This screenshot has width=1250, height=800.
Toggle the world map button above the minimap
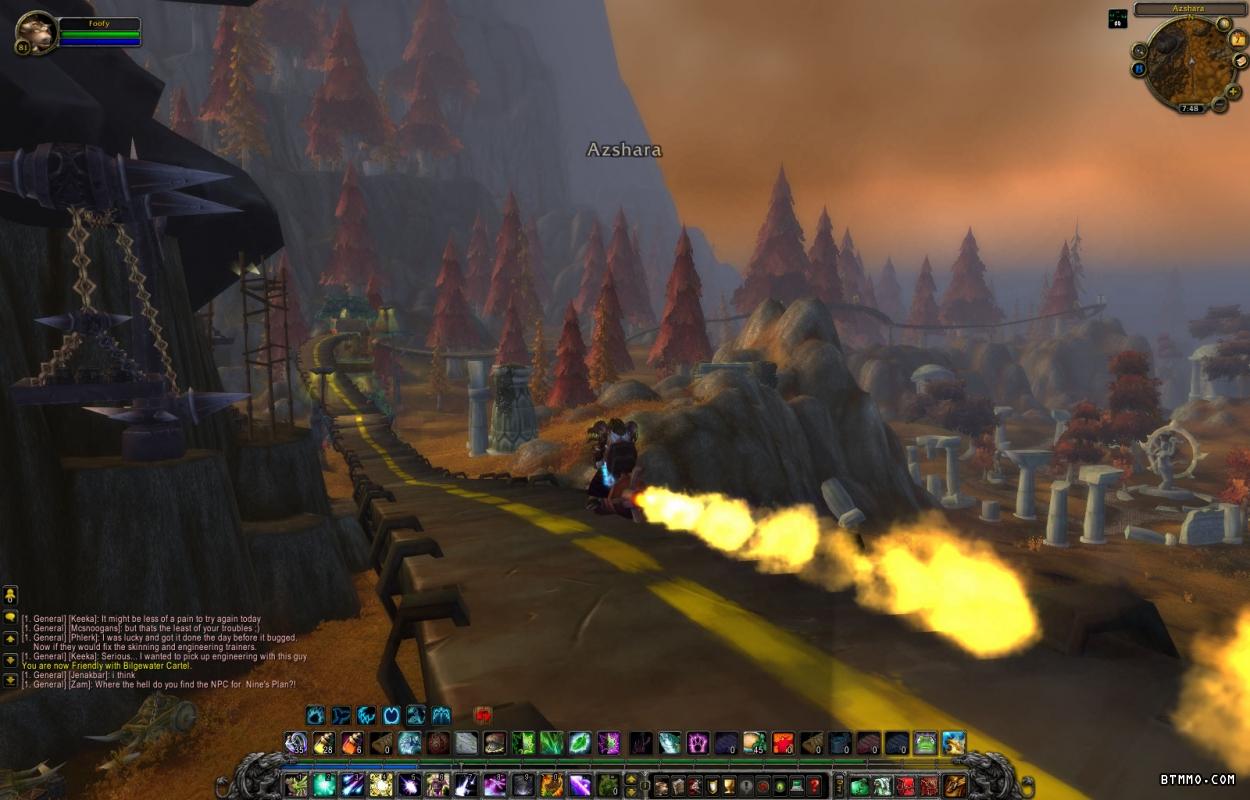[1224, 23]
